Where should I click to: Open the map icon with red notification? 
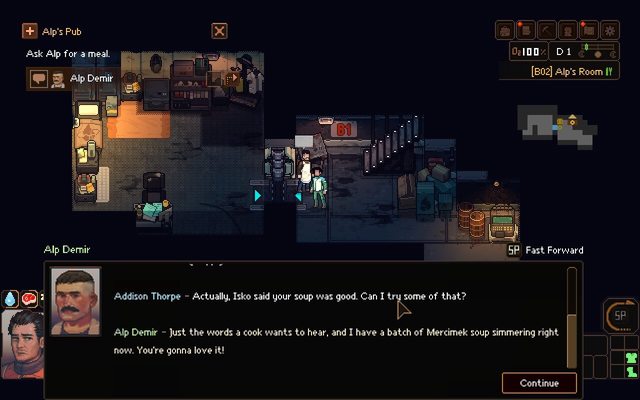[588, 30]
